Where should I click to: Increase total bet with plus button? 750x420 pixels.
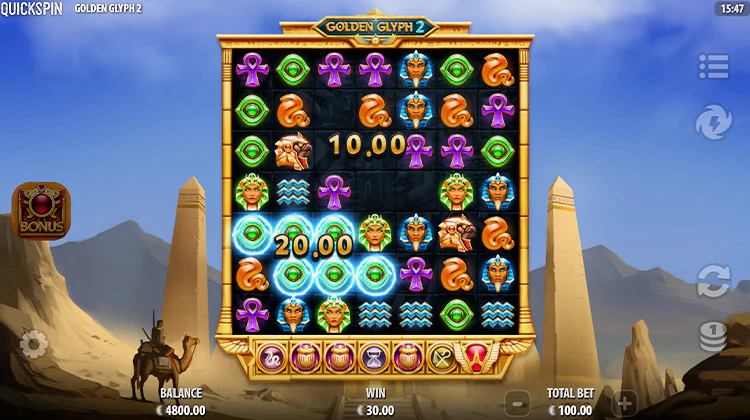coord(623,401)
